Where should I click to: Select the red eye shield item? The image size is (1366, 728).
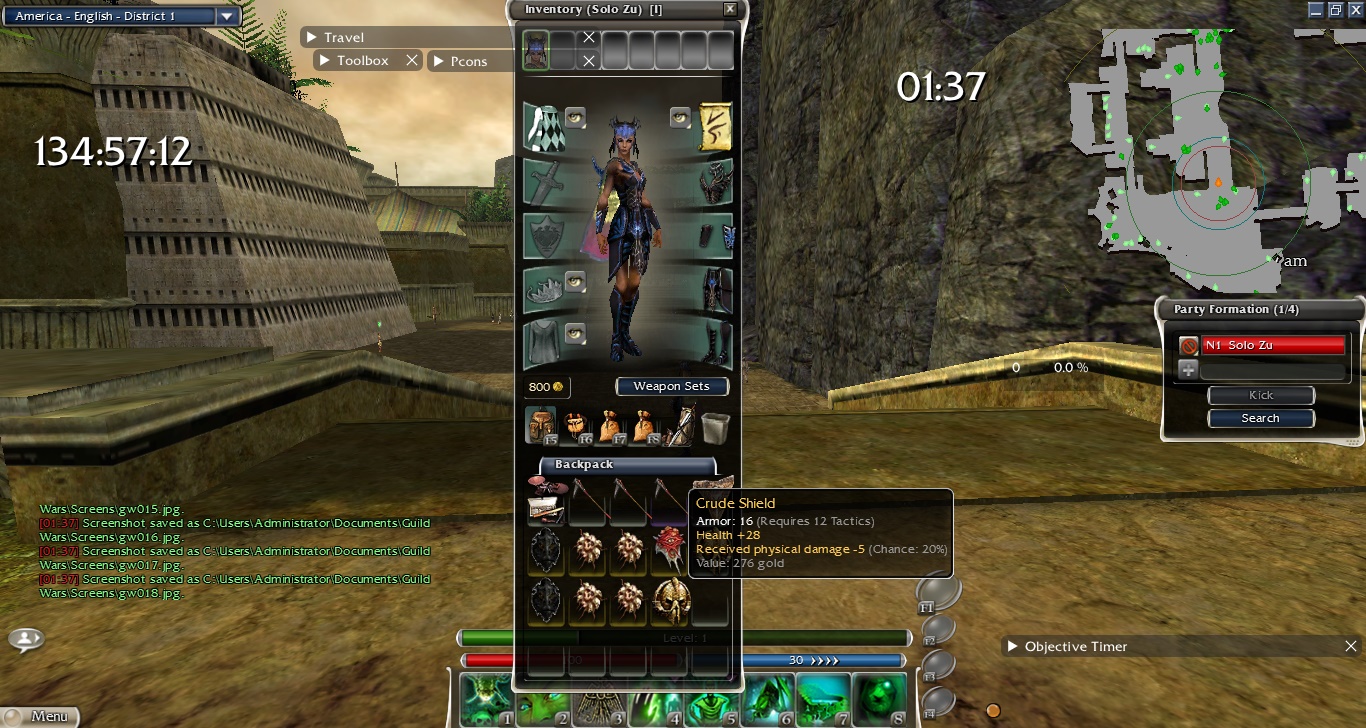pos(670,549)
